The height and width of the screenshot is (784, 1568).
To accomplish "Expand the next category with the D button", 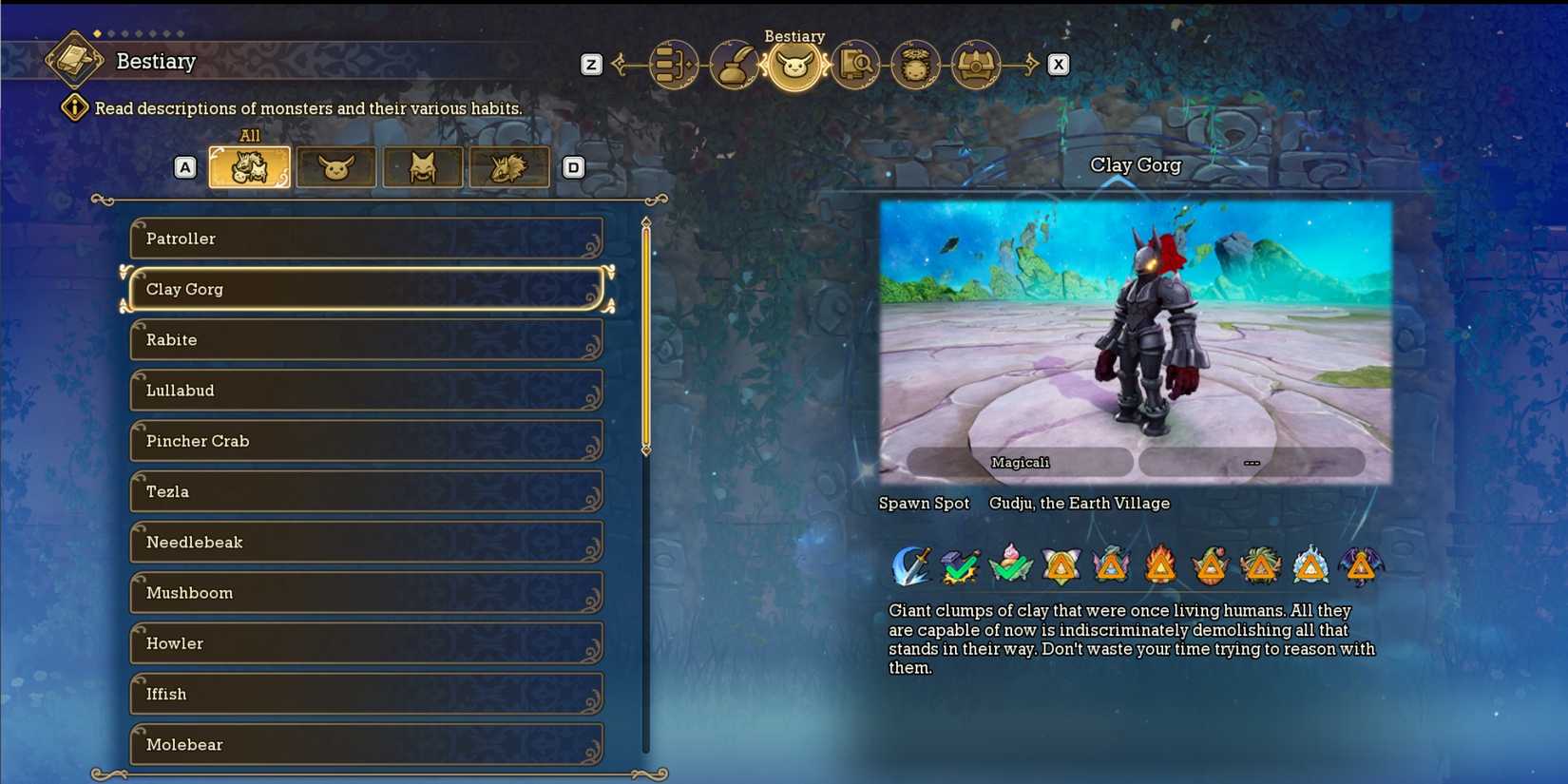I will 574,166.
